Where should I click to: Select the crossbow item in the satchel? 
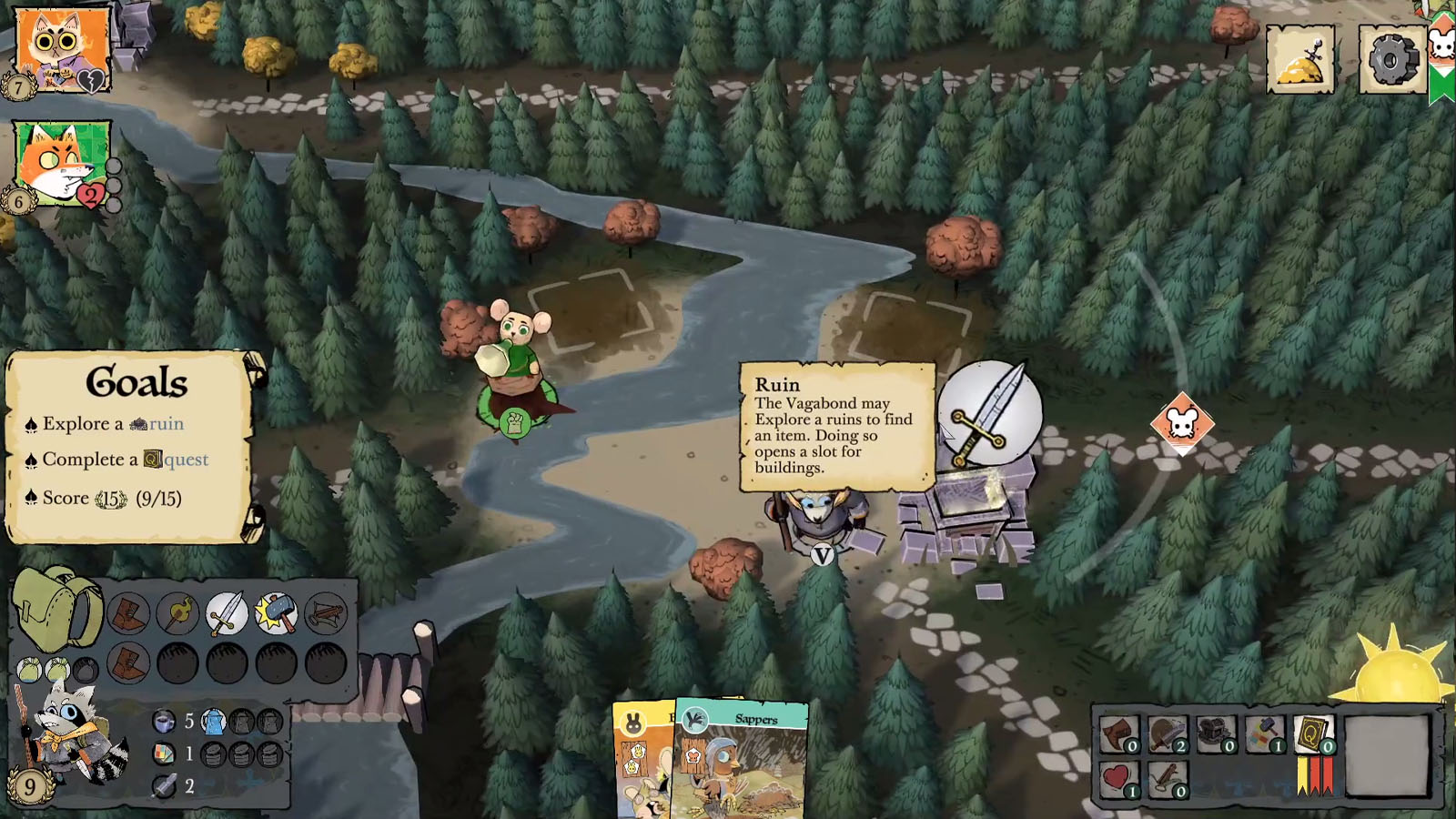[325, 614]
